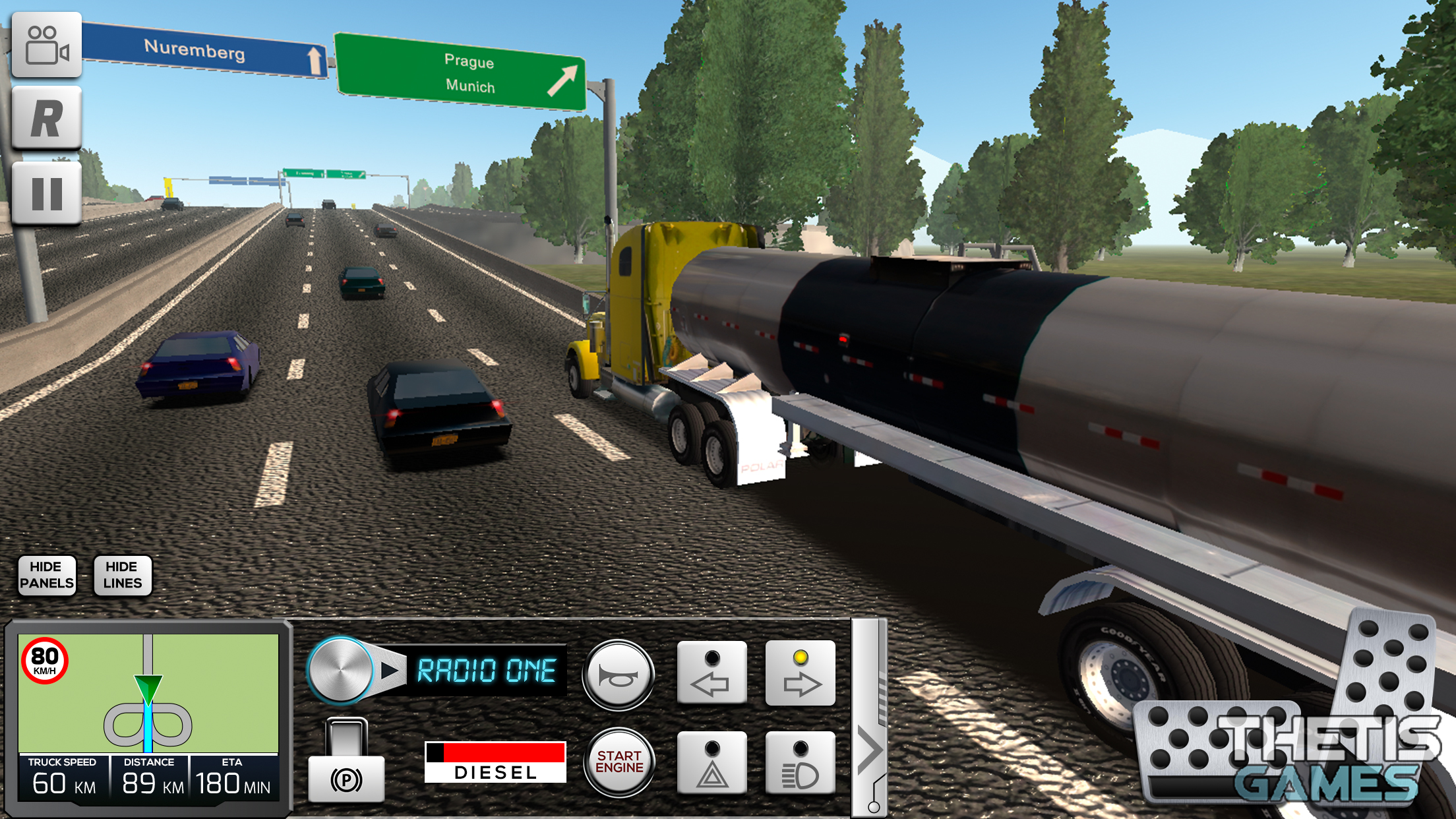1456x819 pixels.
Task: Pause the game
Action: click(46, 194)
